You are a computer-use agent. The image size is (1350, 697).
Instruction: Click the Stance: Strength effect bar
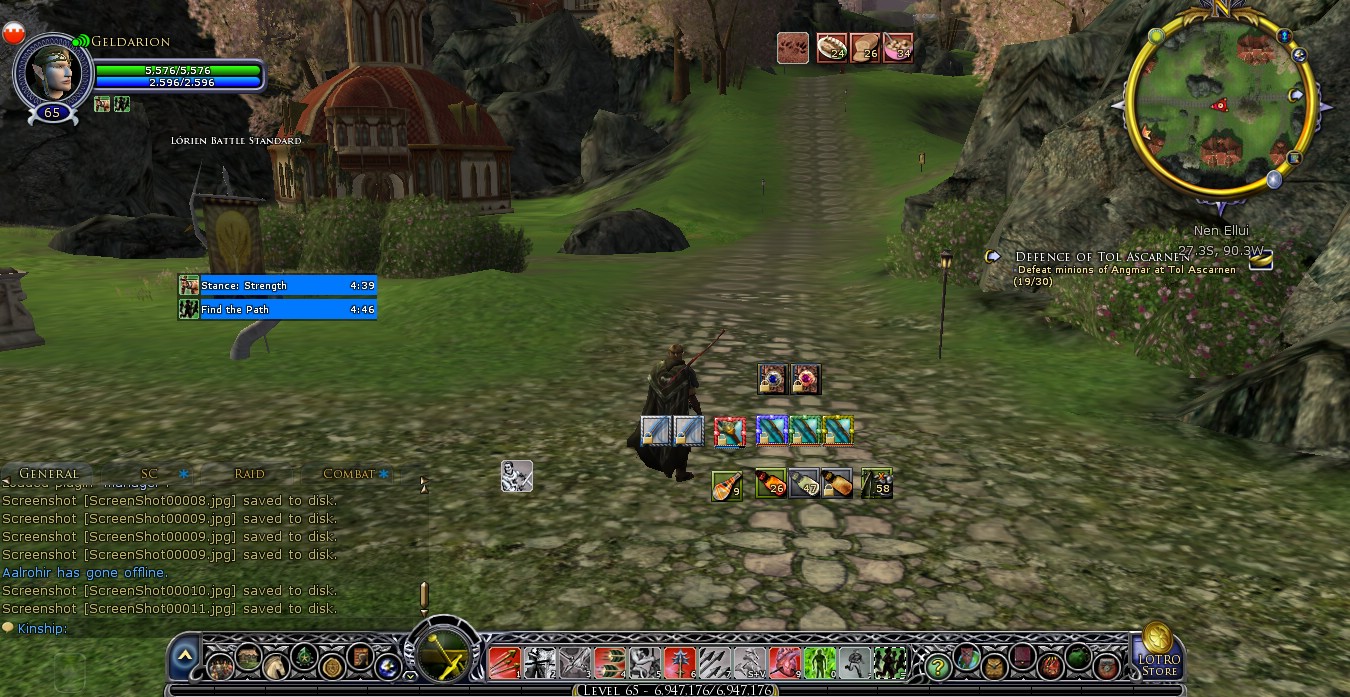278,285
